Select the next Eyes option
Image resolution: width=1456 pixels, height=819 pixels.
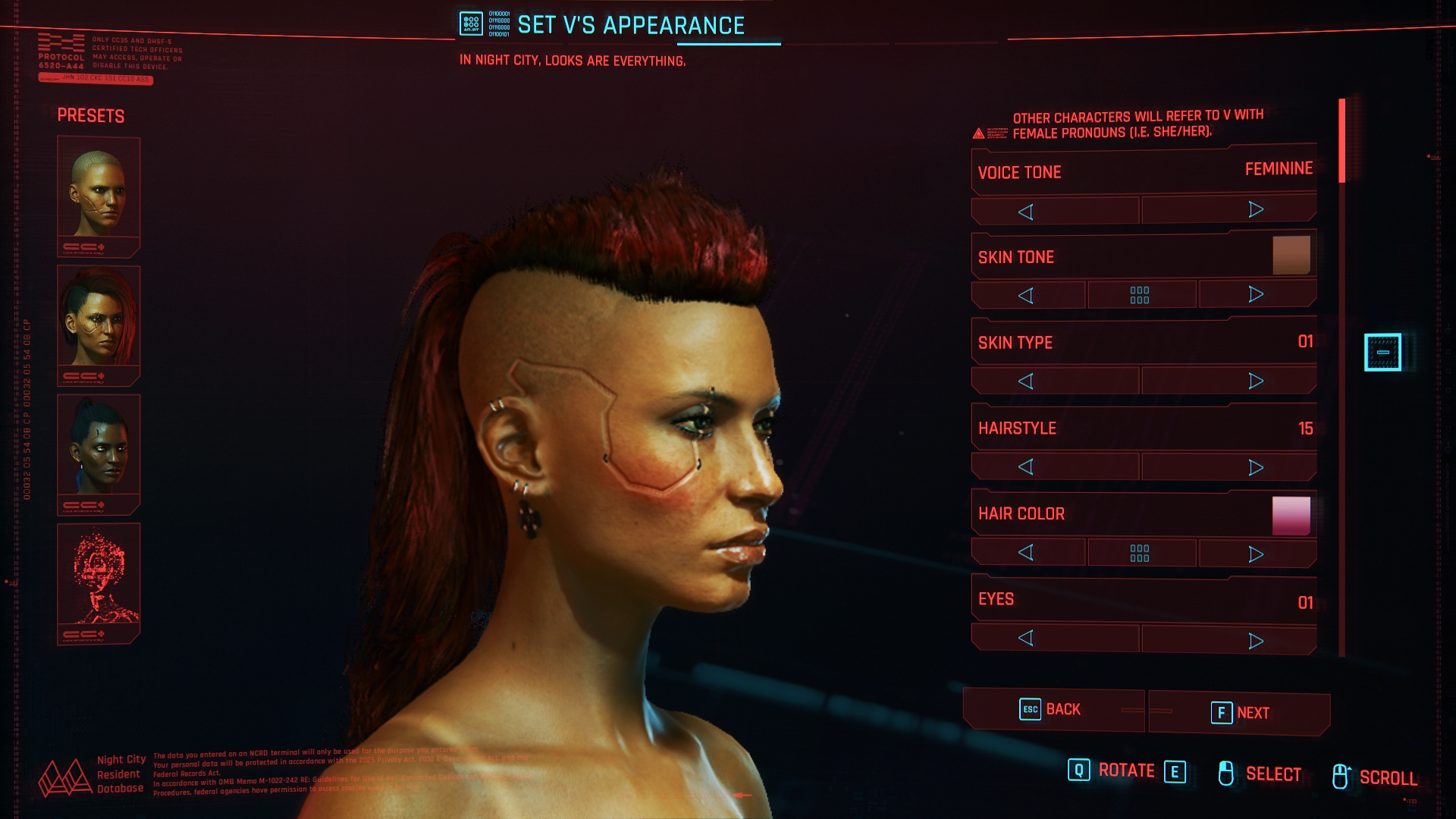1256,642
